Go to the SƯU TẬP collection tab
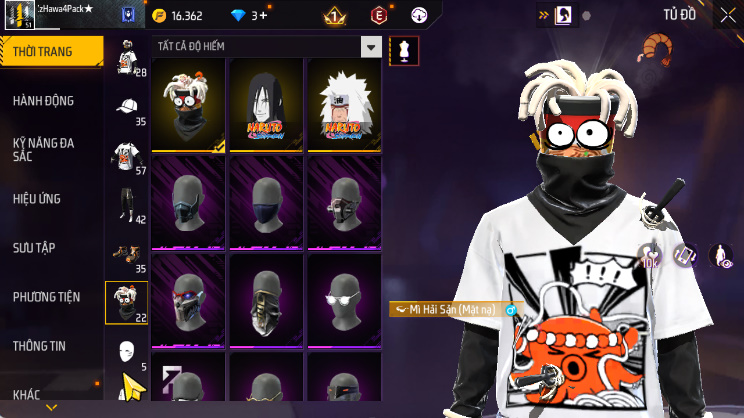The height and width of the screenshot is (418, 744). [x=50, y=247]
